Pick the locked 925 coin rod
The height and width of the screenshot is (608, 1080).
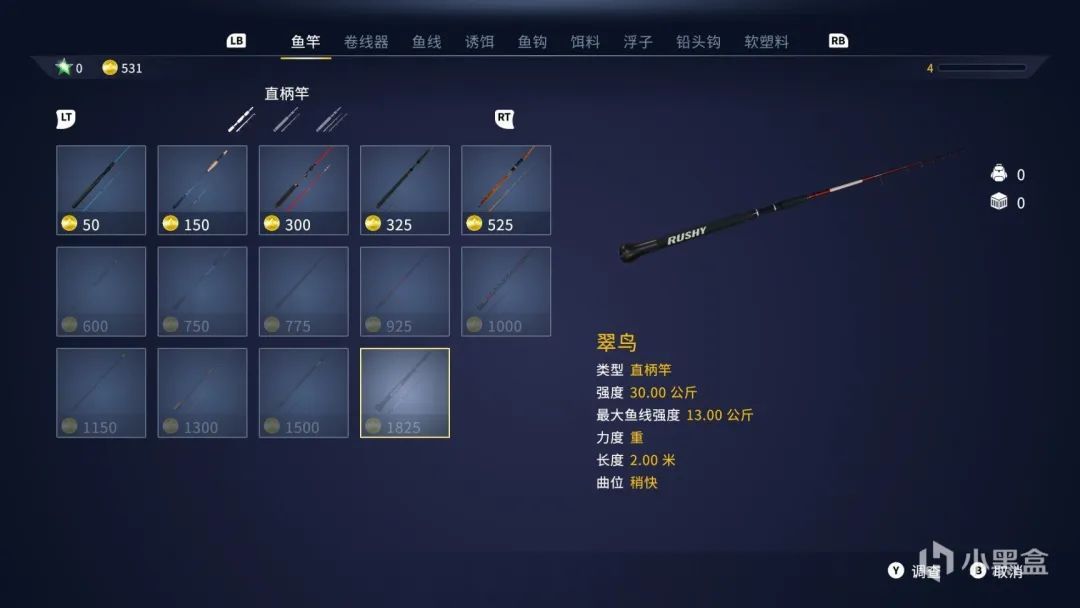(x=404, y=291)
